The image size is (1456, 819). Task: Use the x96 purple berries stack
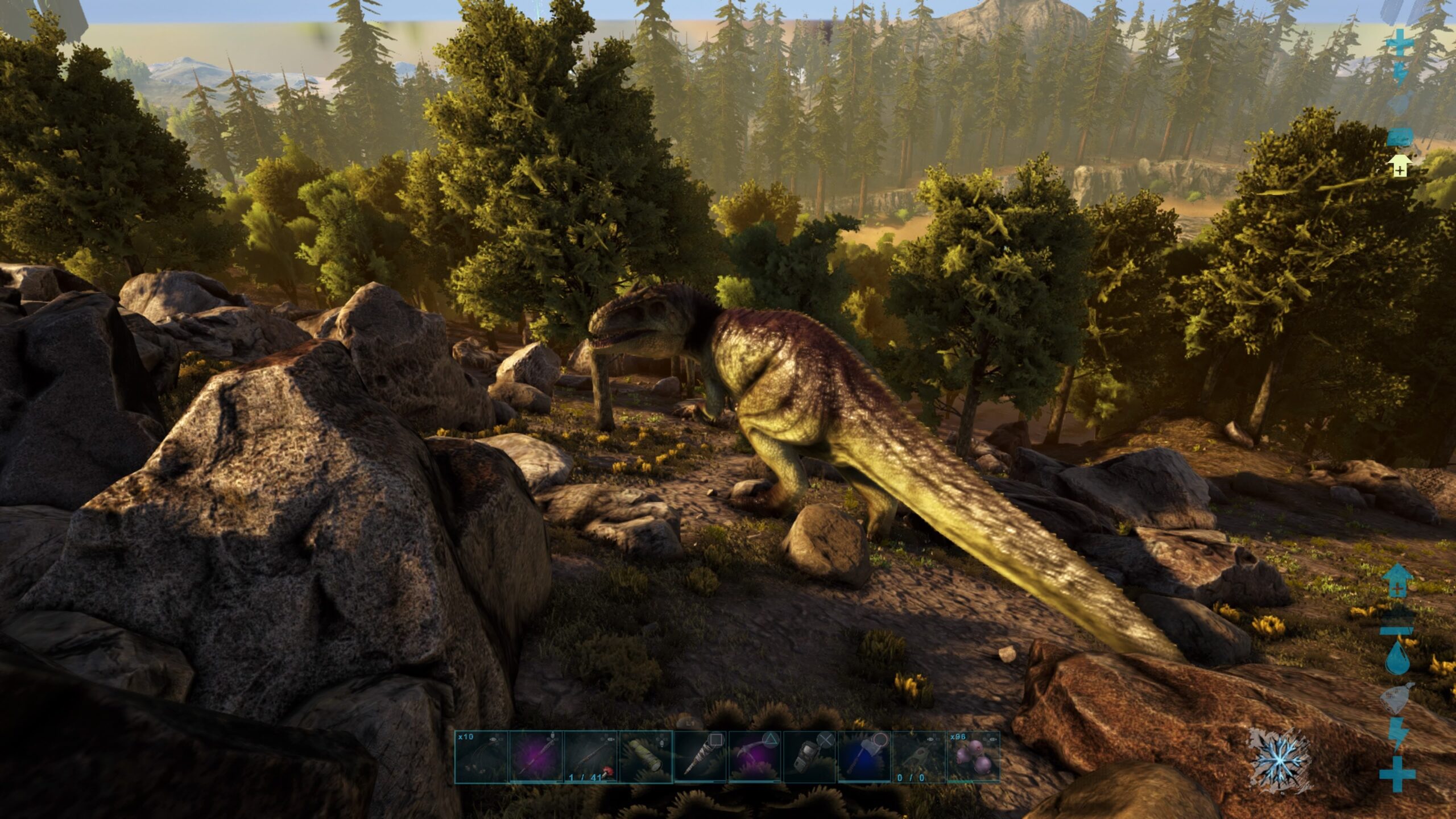973,757
